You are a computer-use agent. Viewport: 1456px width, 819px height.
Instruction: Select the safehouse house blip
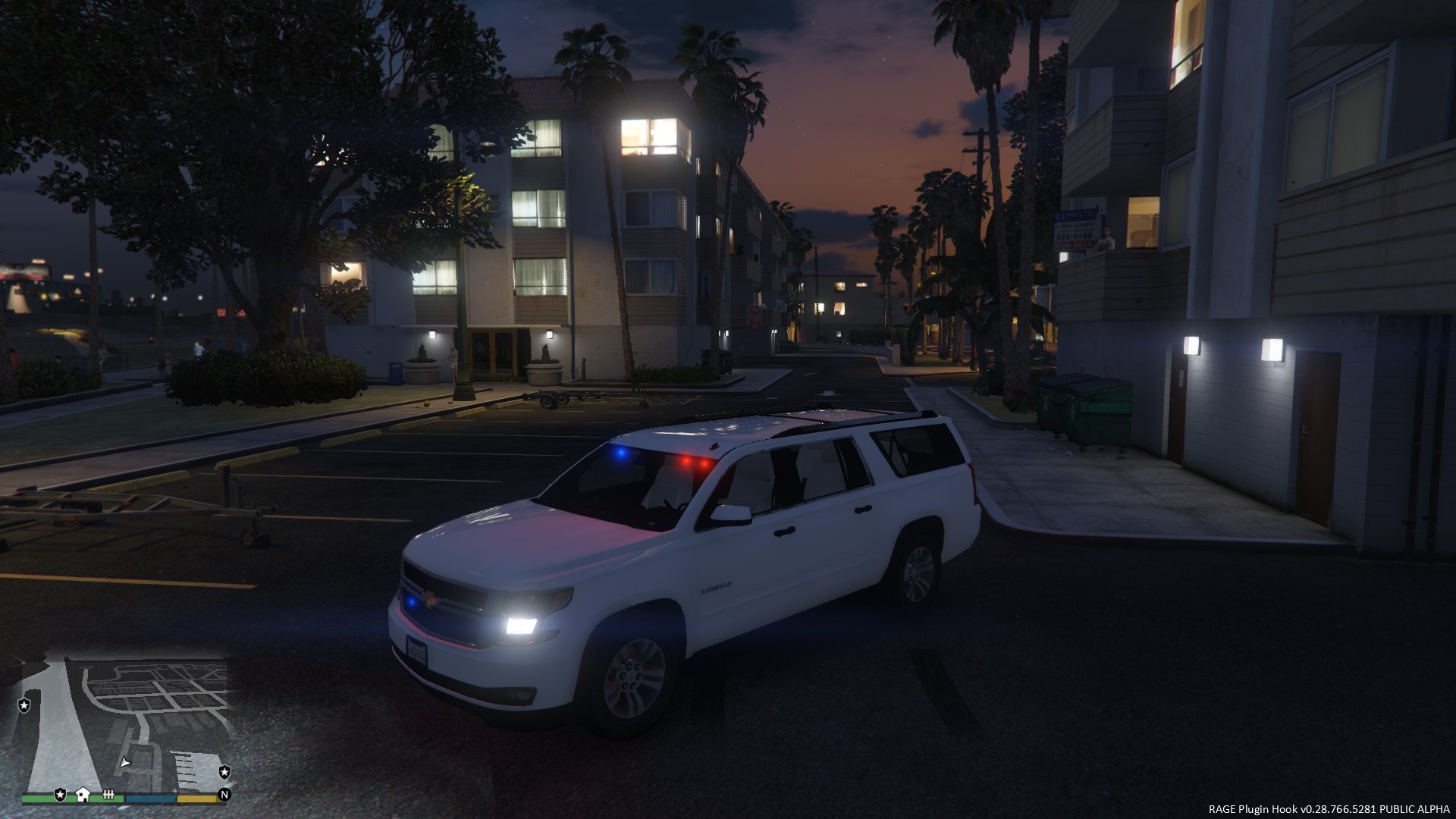coord(83,794)
